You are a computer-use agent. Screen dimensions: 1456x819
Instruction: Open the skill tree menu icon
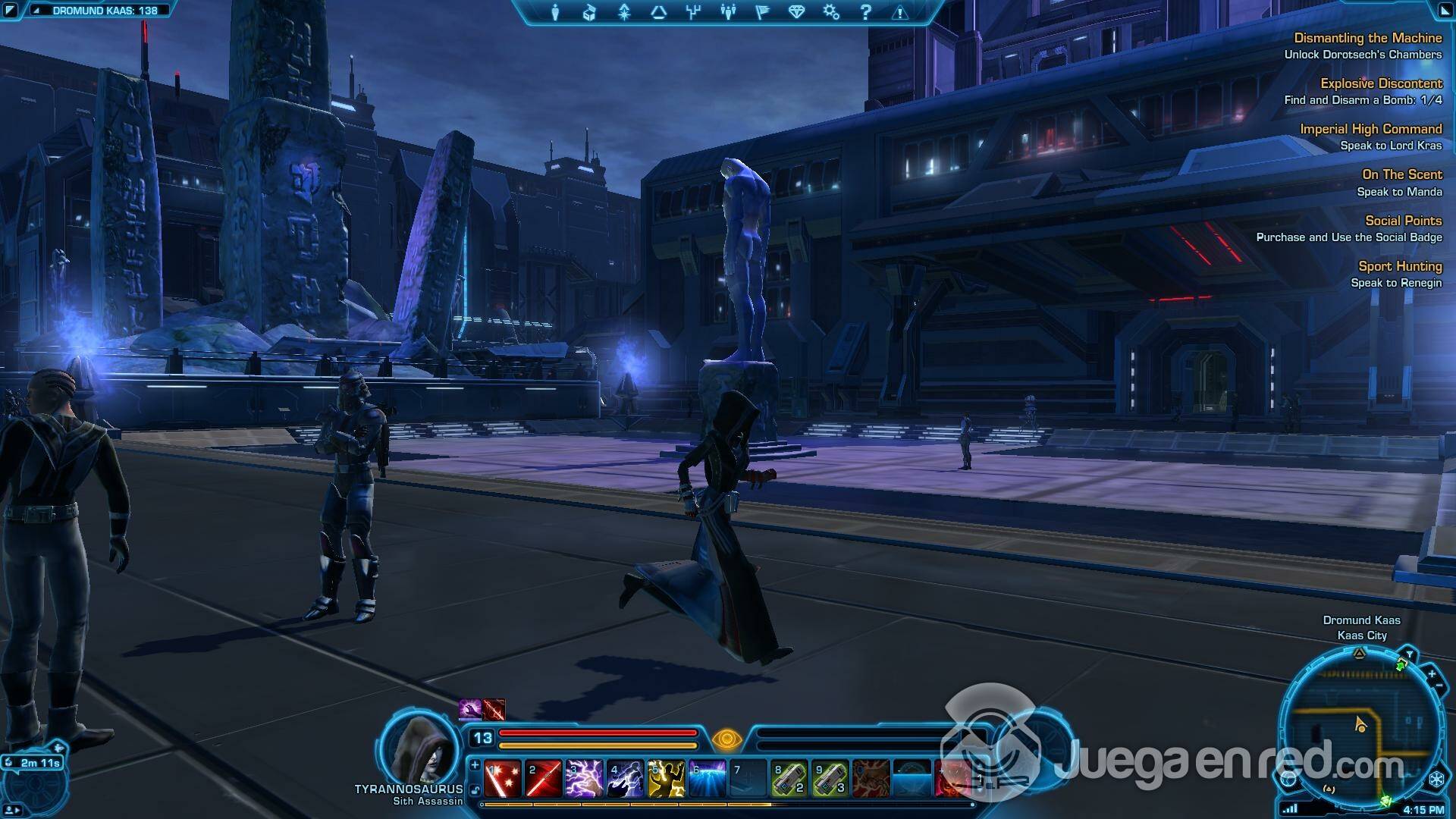[692, 12]
